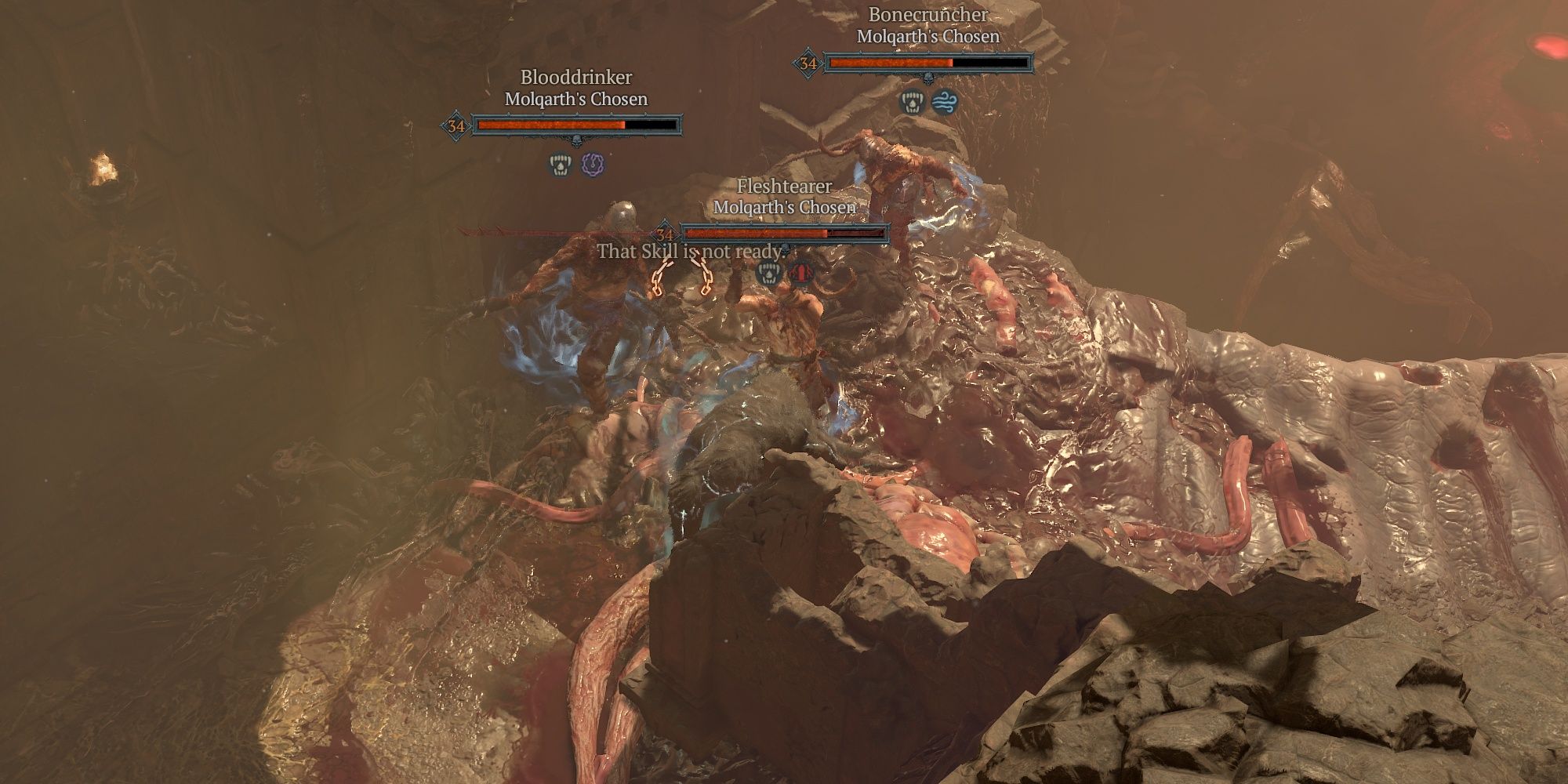Click the level 34 badge on Bonecruncher's nameplate

tap(808, 62)
